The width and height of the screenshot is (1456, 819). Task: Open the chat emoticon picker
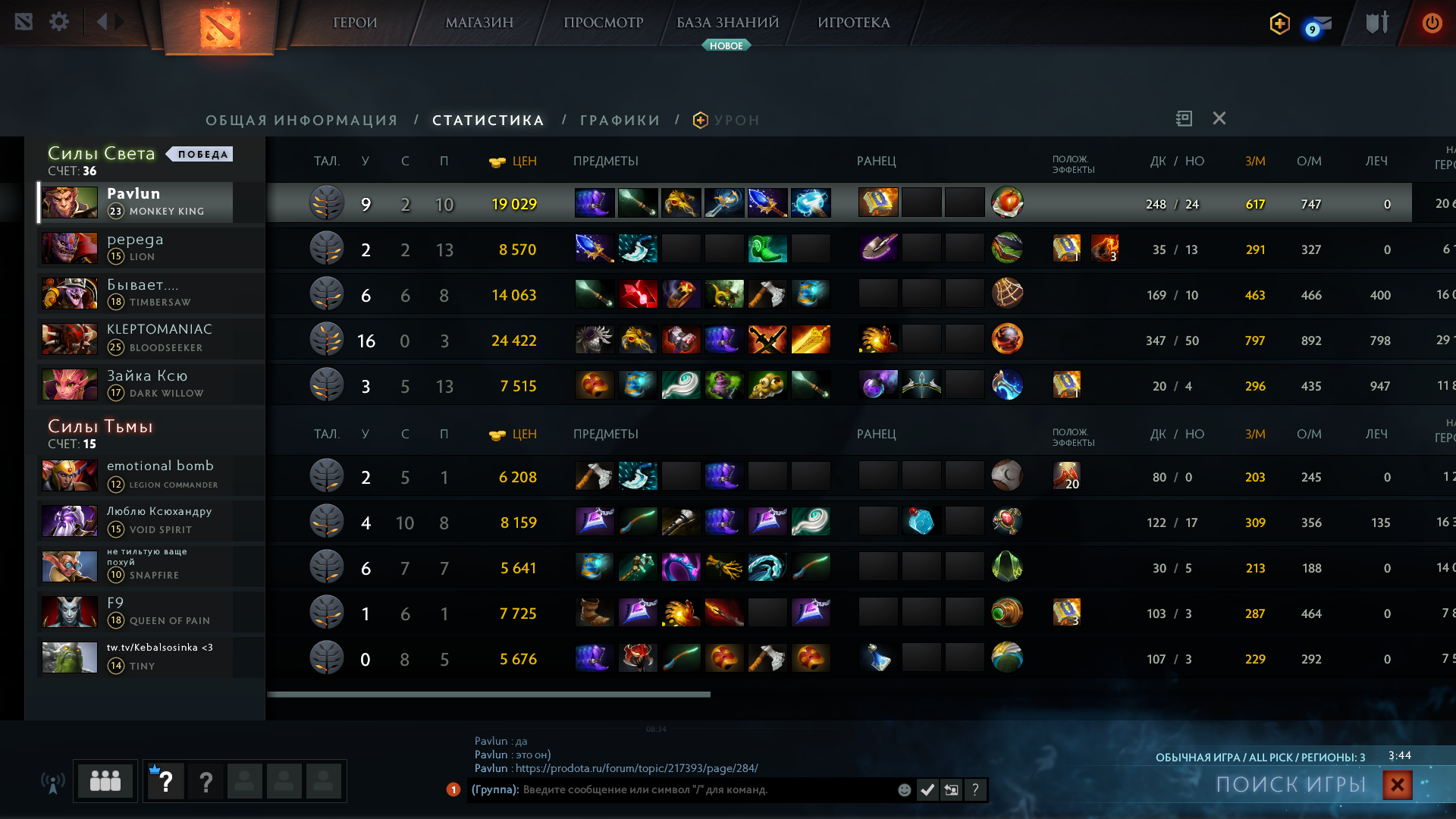tap(904, 790)
